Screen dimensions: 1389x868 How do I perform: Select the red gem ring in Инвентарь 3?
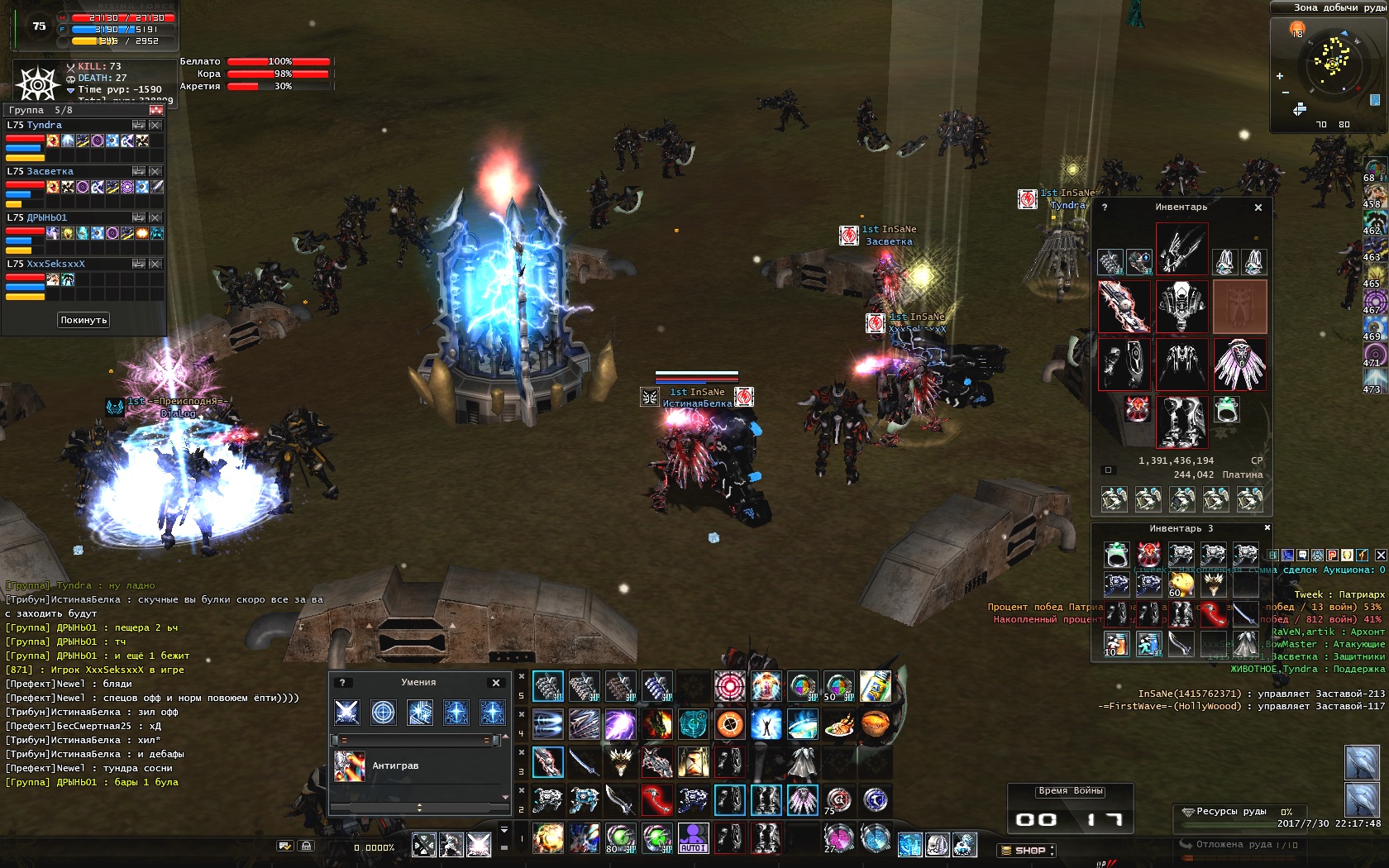[1149, 553]
